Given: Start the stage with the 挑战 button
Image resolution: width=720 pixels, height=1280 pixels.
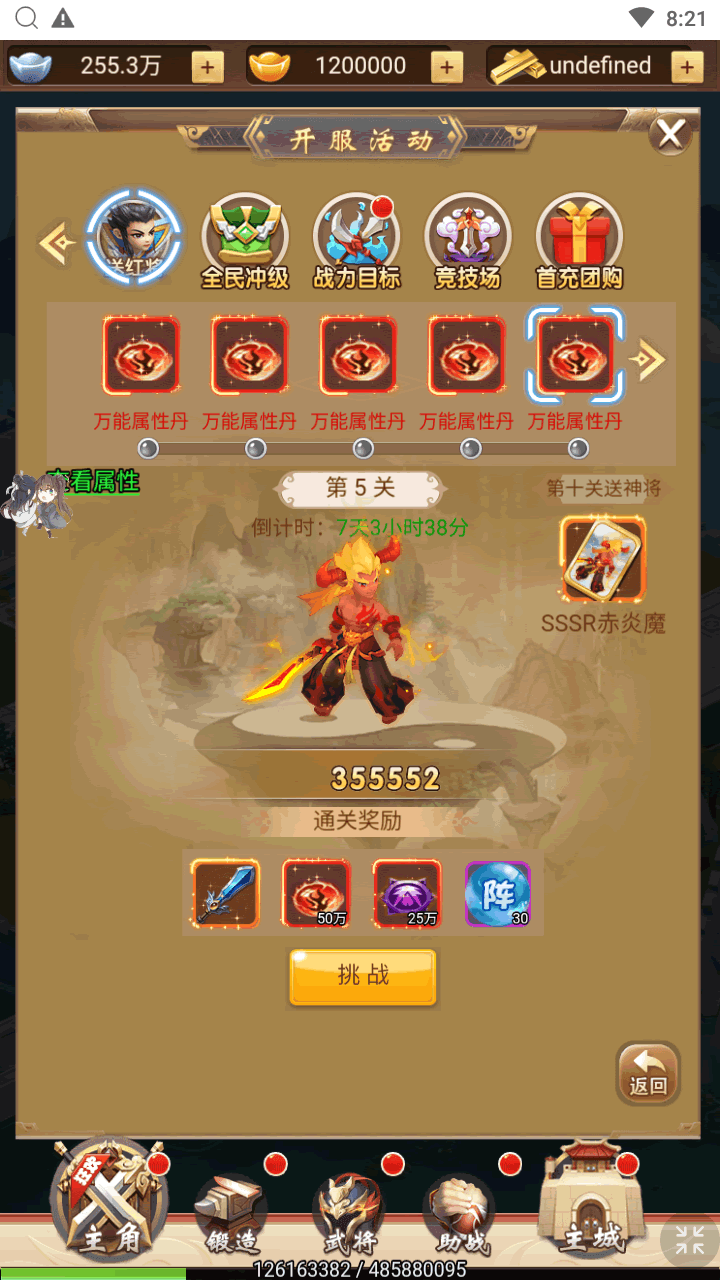Looking at the screenshot, I should click(x=363, y=976).
